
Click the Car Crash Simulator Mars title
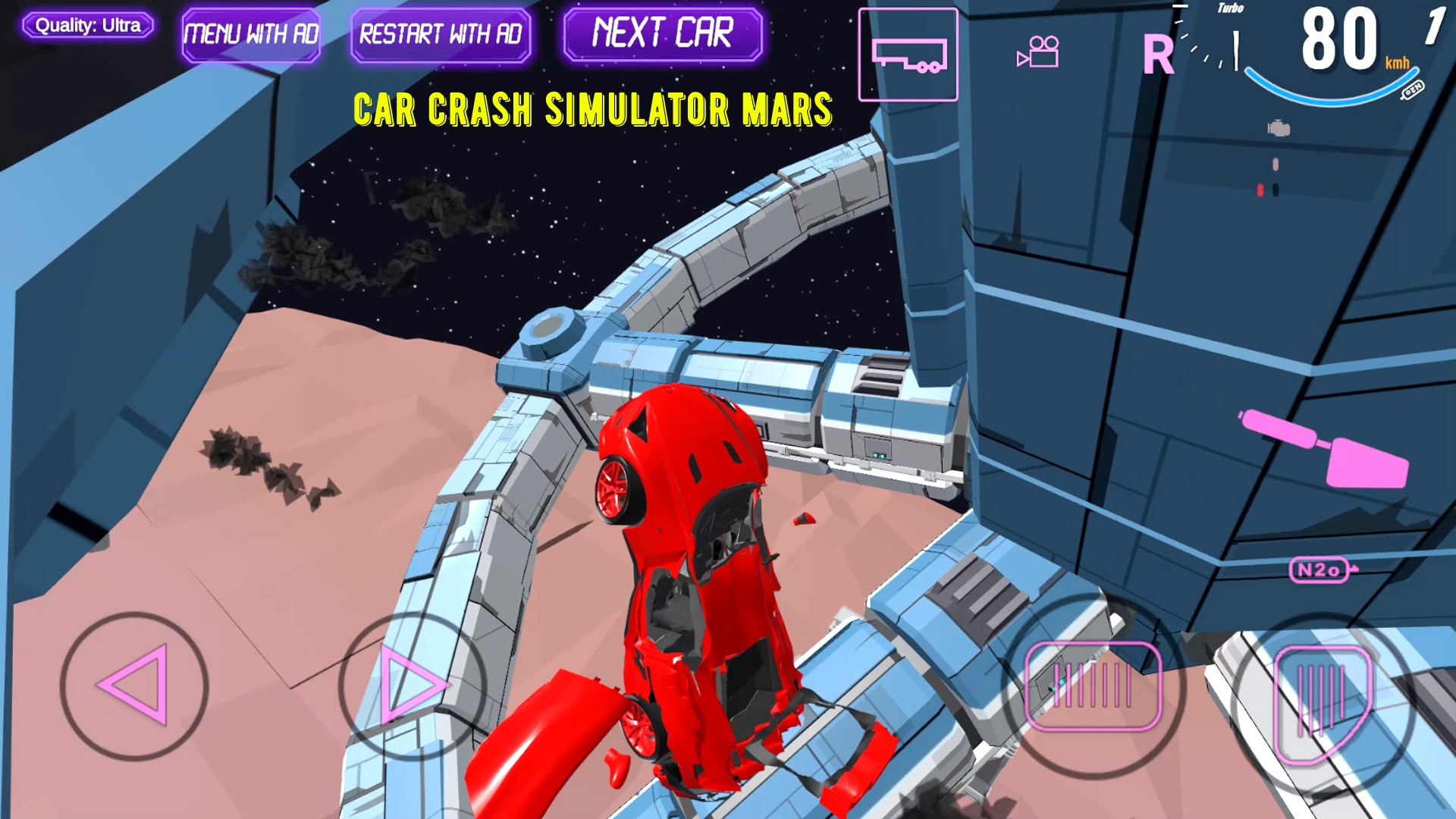point(594,110)
